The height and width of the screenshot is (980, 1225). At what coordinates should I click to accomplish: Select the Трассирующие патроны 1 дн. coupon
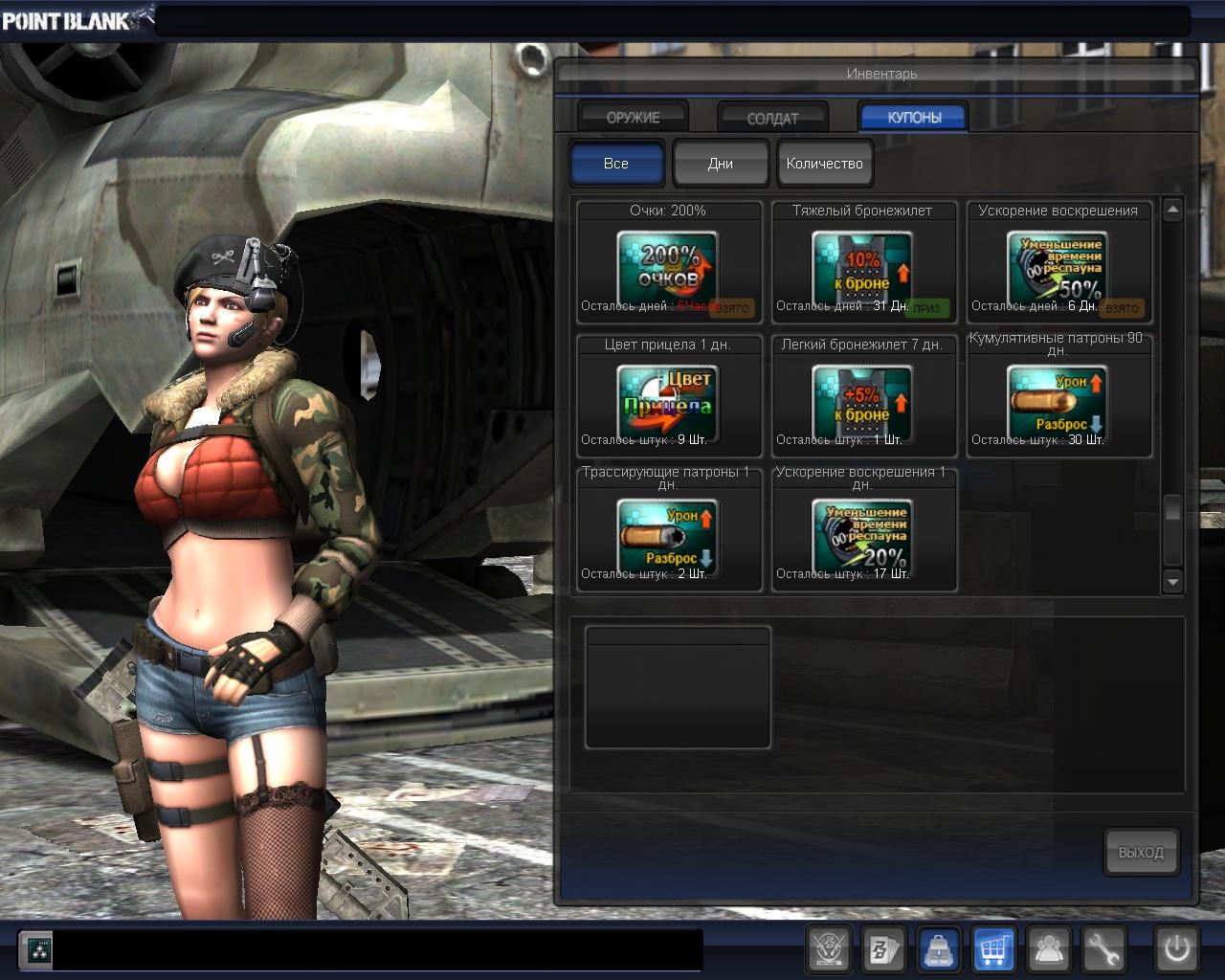pyautogui.click(x=668, y=531)
